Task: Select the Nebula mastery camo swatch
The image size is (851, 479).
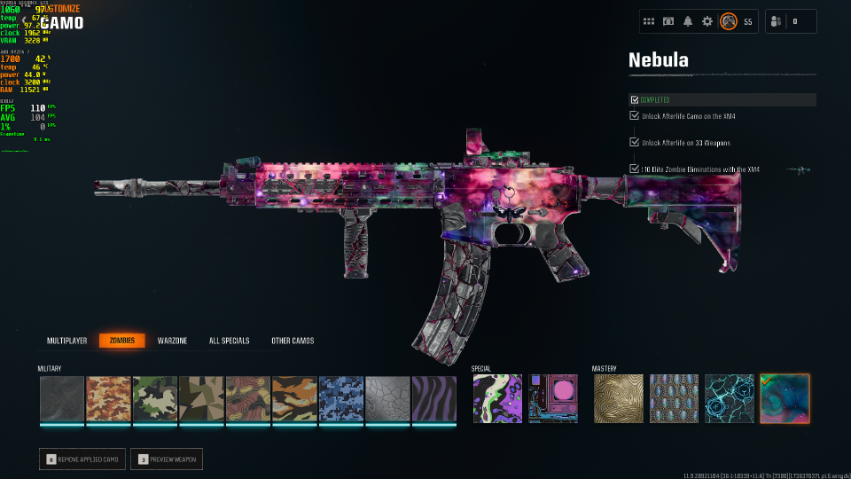Action: coord(785,398)
